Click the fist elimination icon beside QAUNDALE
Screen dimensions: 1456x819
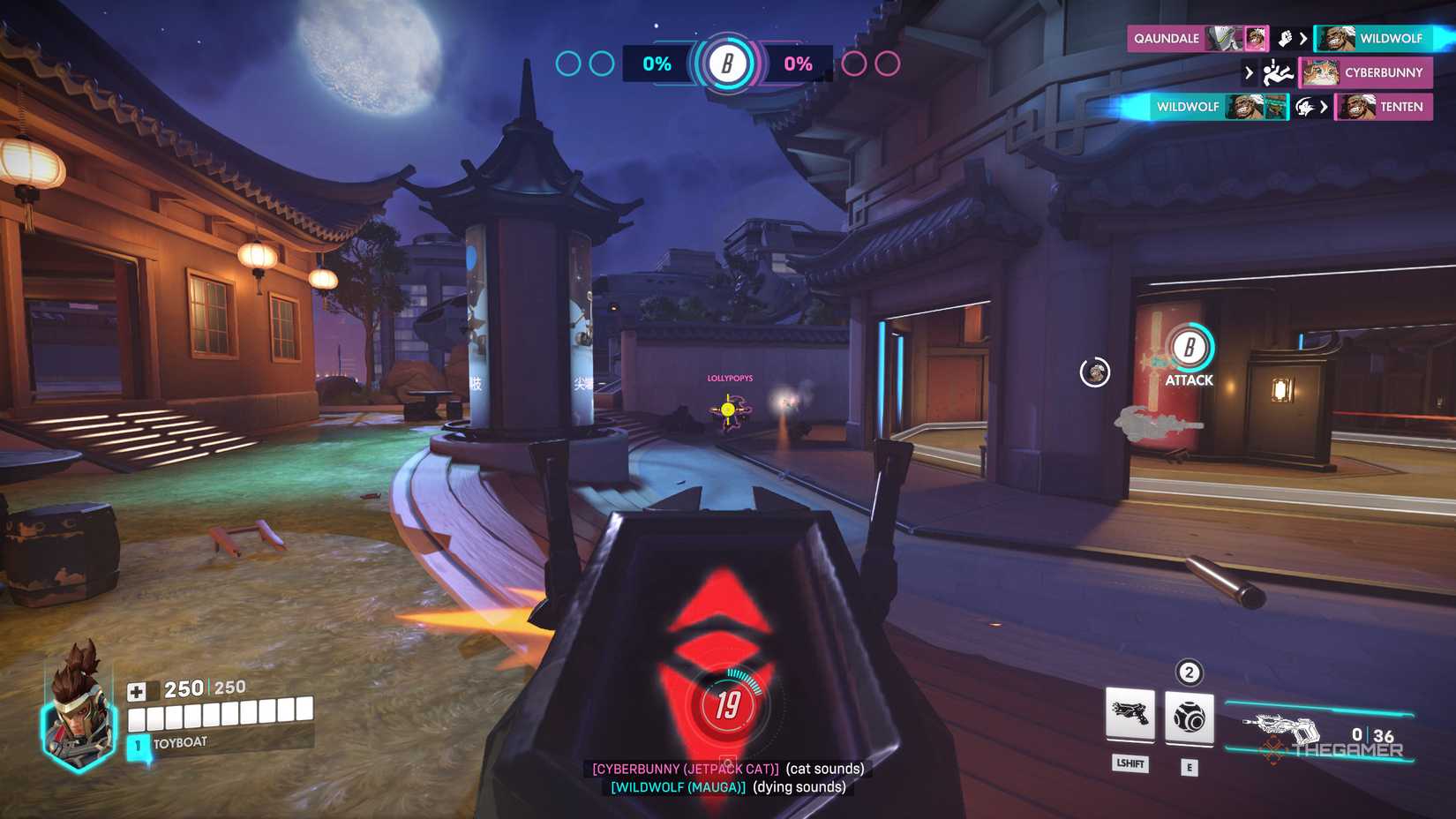[x=1284, y=38]
